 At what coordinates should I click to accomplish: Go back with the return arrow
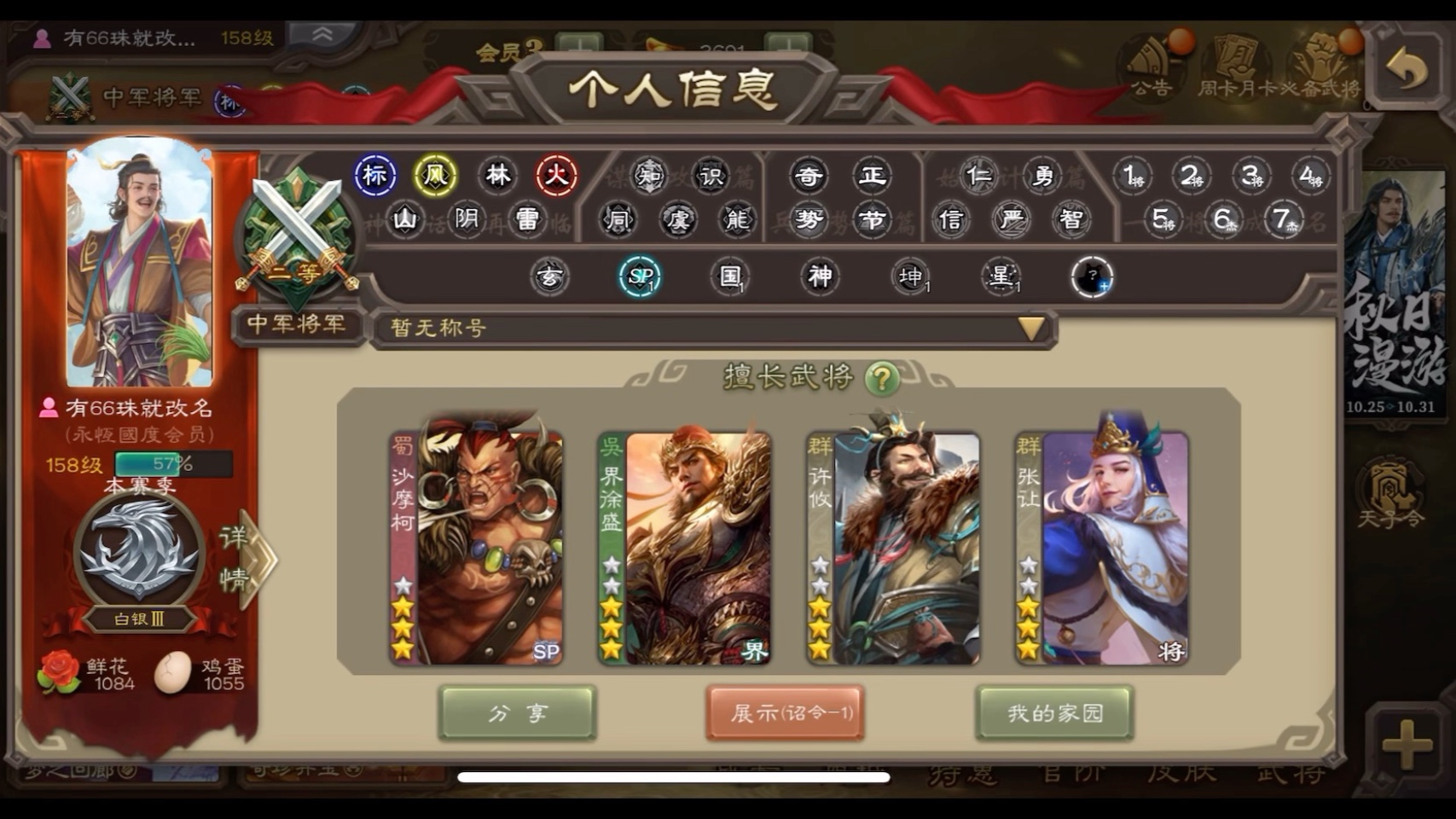(1407, 70)
